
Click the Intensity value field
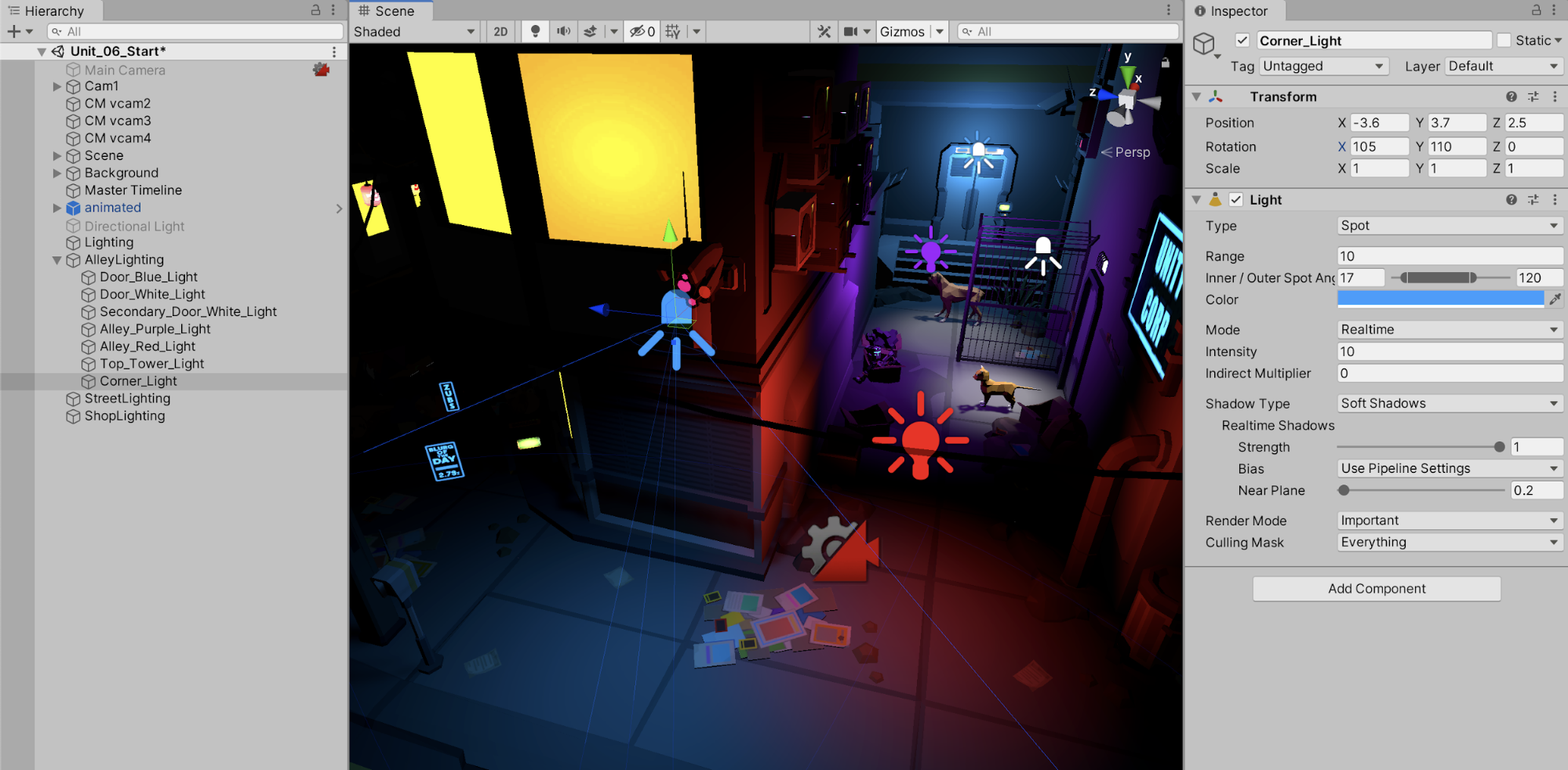1449,352
